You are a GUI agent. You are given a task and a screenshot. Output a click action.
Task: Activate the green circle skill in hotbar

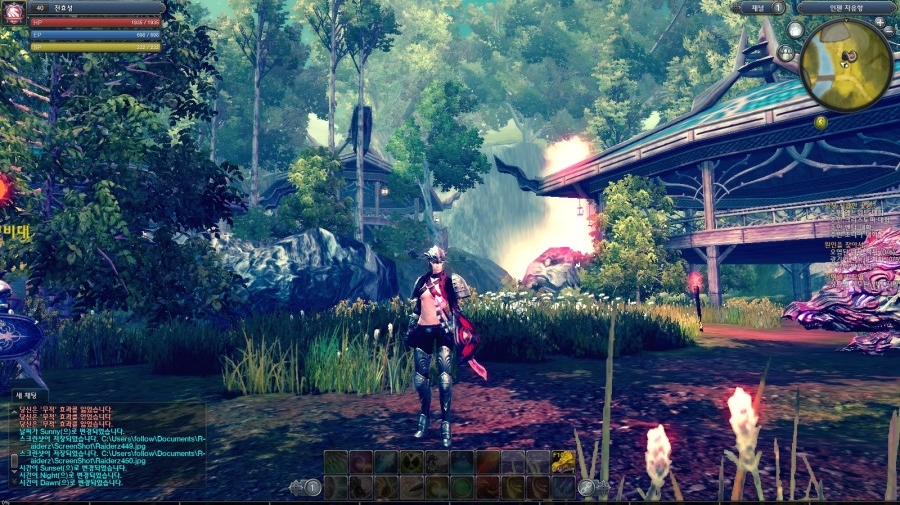click(x=462, y=487)
